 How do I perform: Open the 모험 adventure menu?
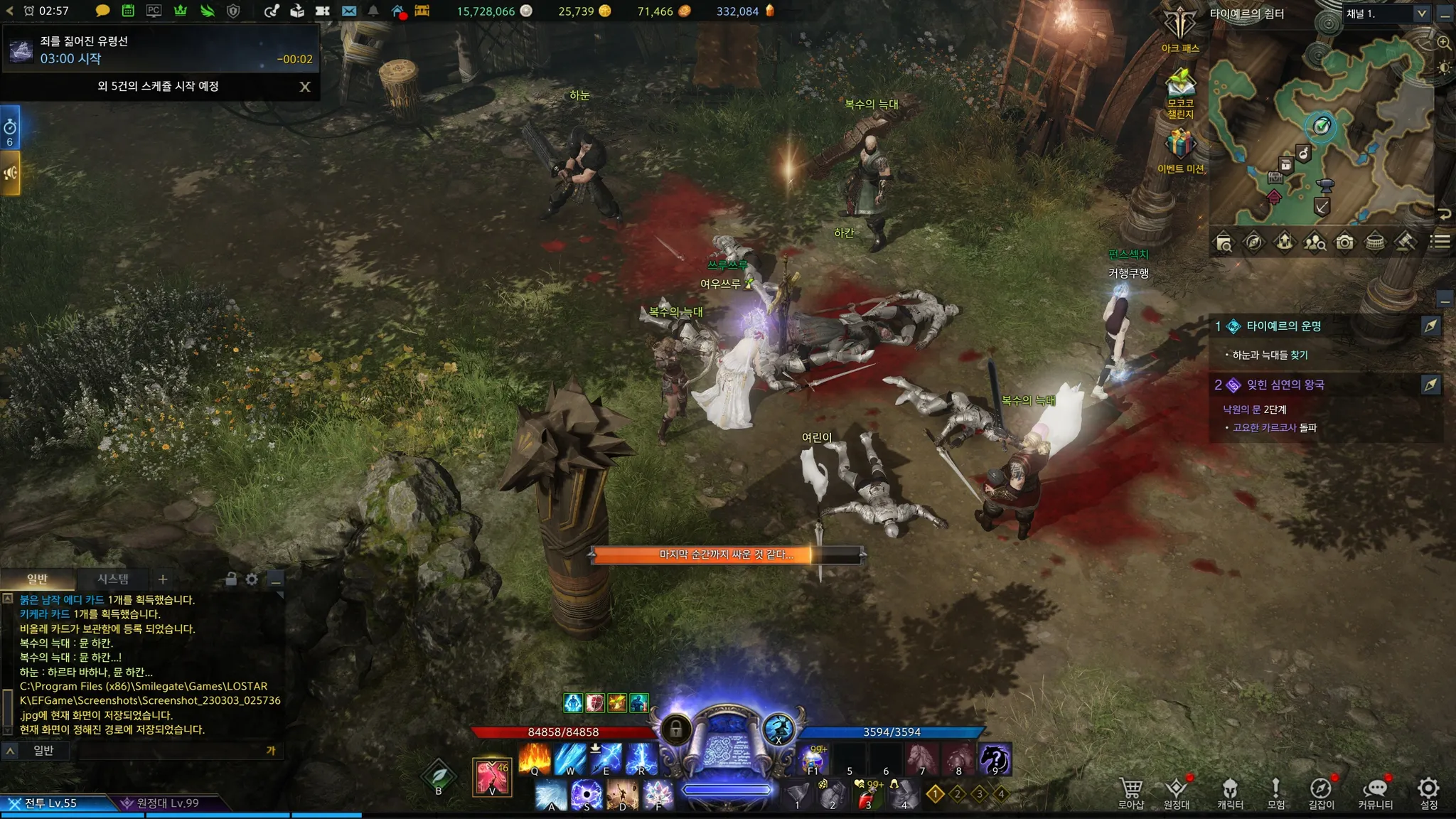[1275, 792]
